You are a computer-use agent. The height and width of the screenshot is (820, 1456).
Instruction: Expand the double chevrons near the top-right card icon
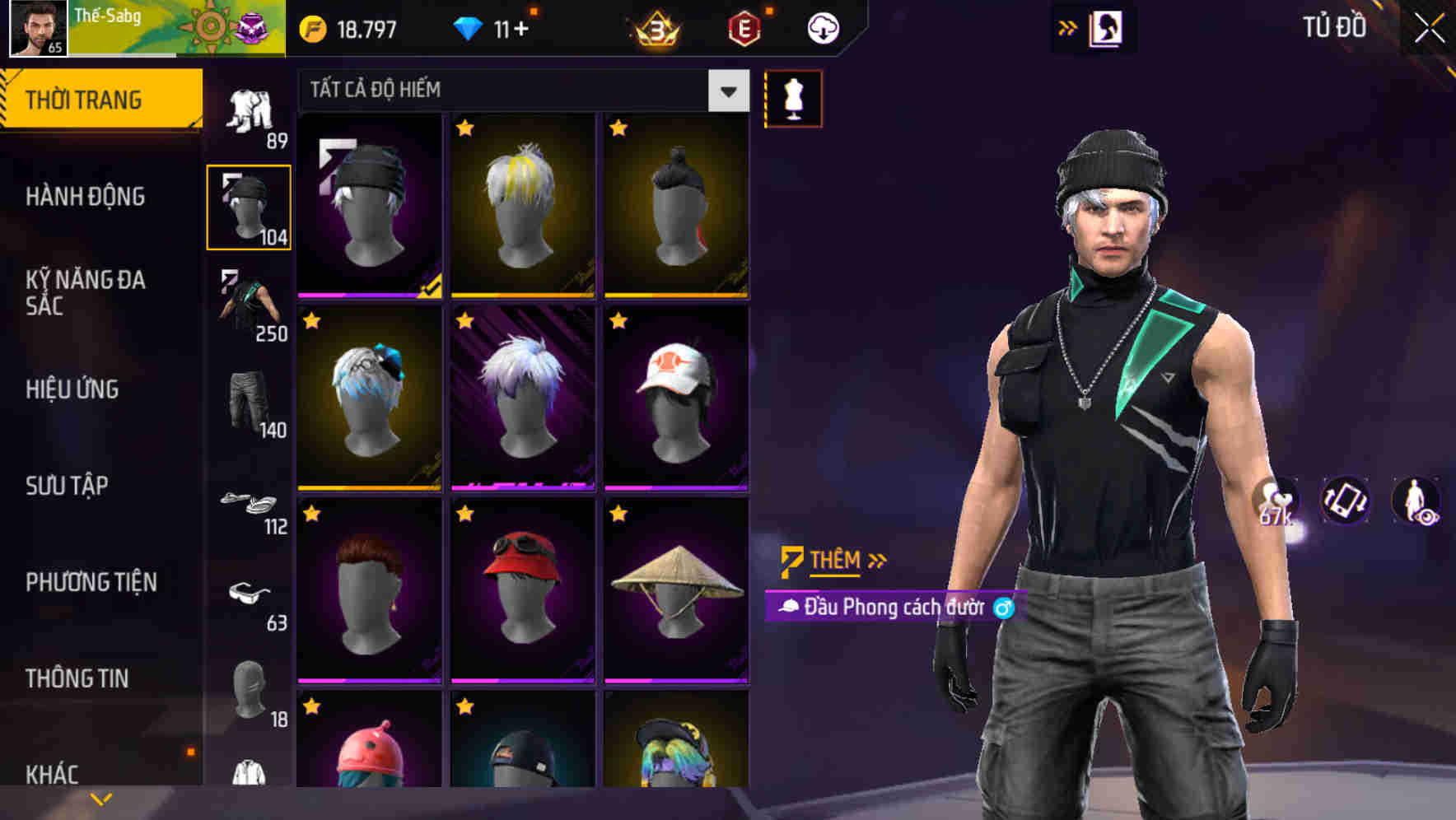pyautogui.click(x=1067, y=27)
